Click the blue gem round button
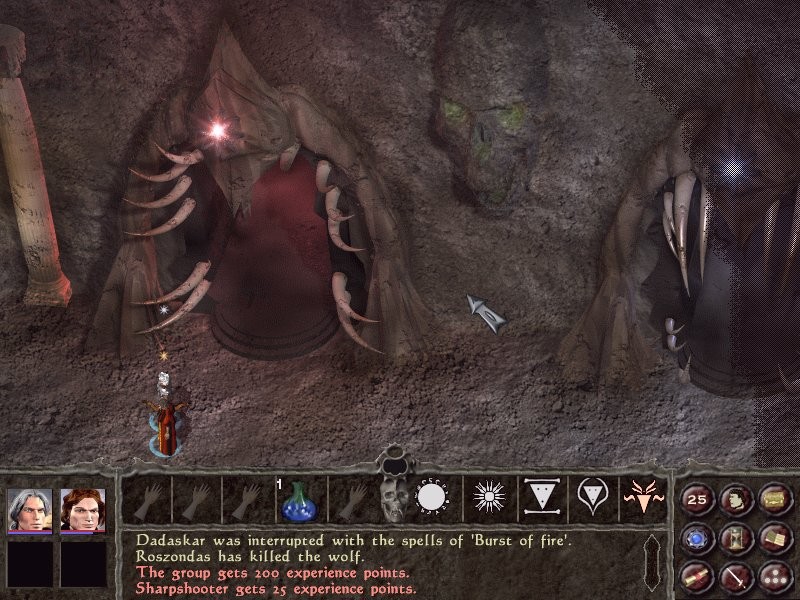This screenshot has width=800, height=600. pyautogui.click(x=697, y=538)
